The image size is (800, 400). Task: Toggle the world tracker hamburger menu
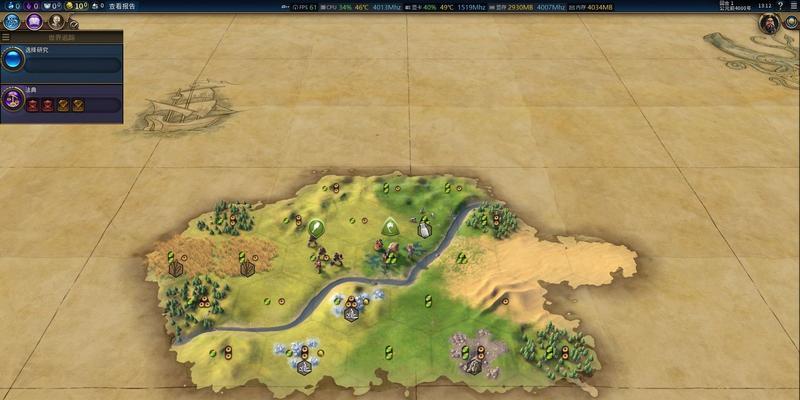pyautogui.click(x=6, y=37)
